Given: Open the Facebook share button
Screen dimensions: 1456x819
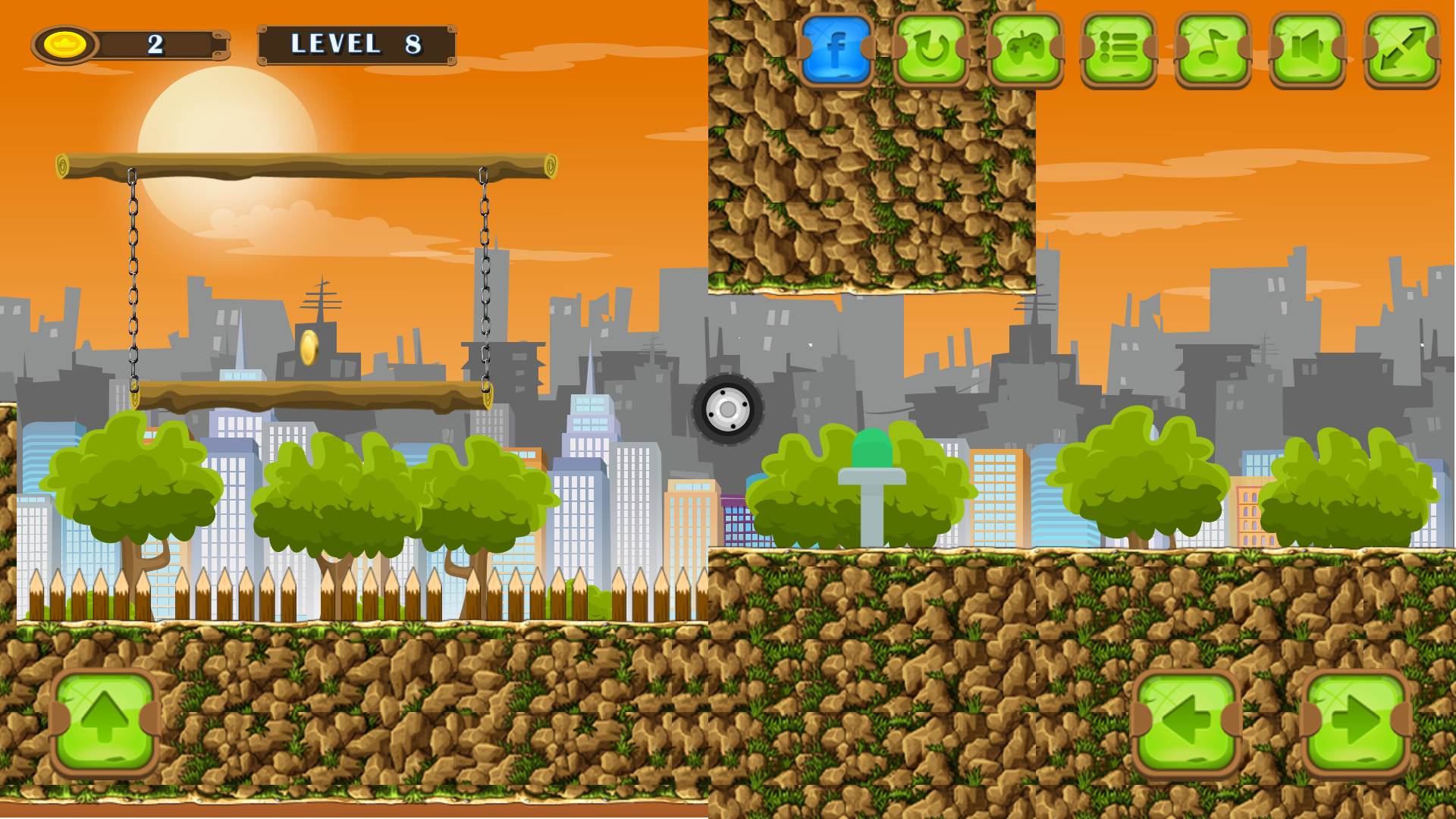Looking at the screenshot, I should pyautogui.click(x=836, y=49).
